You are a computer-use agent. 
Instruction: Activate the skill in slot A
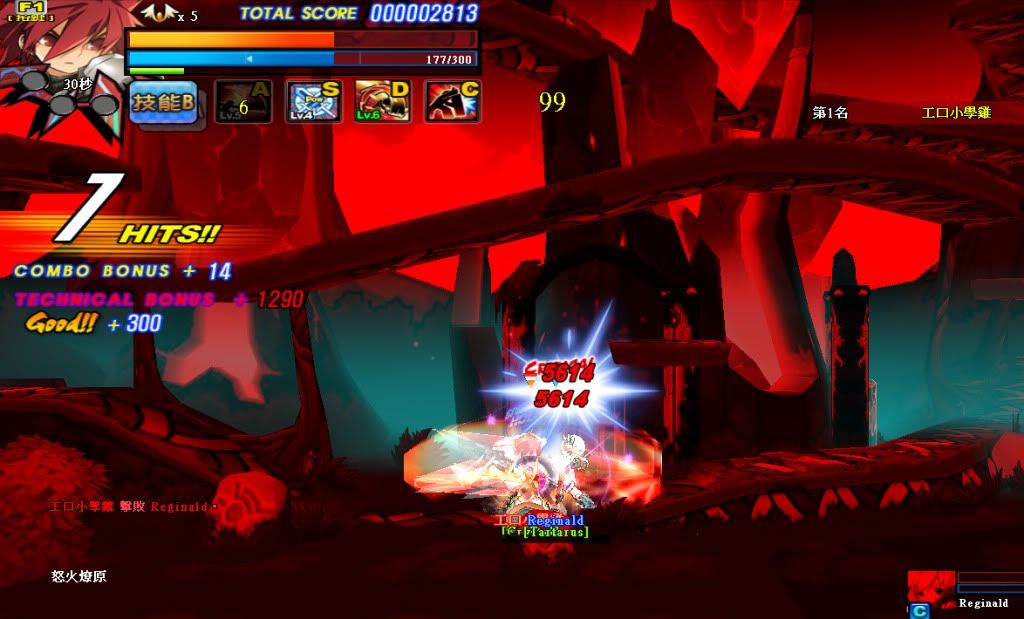click(x=243, y=102)
